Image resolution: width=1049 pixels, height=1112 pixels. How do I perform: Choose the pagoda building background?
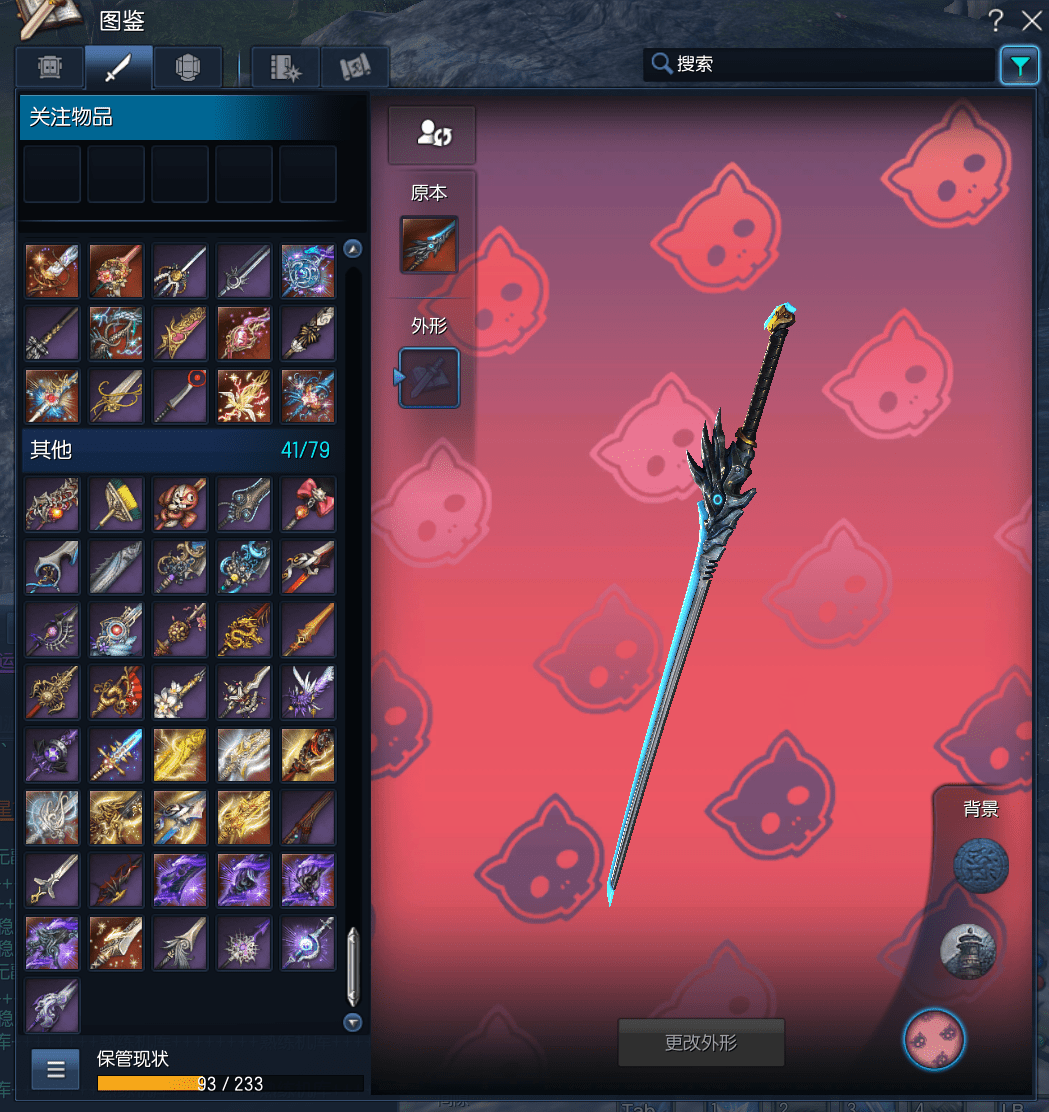click(968, 950)
